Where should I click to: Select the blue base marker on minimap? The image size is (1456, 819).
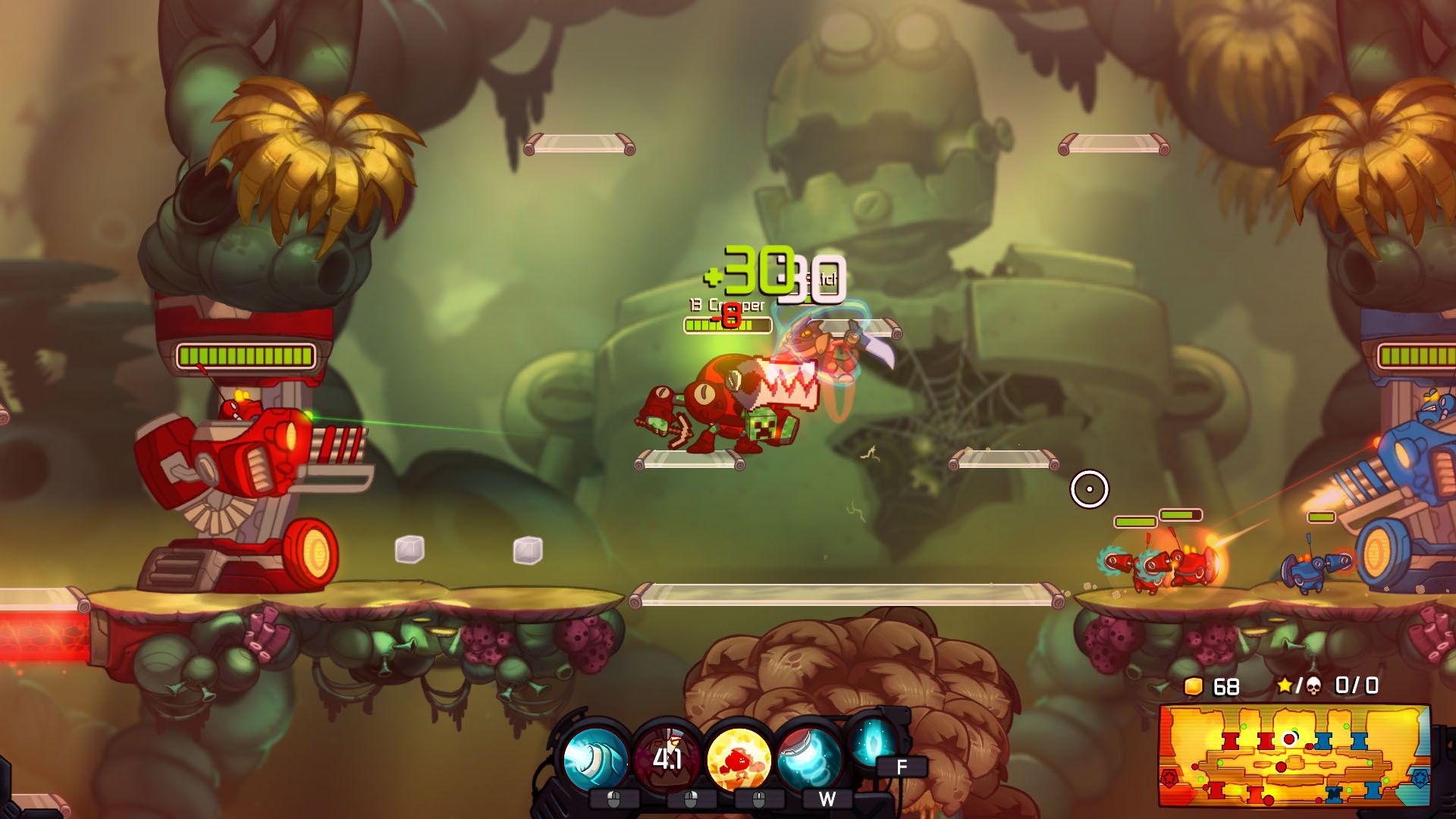pyautogui.click(x=1420, y=777)
